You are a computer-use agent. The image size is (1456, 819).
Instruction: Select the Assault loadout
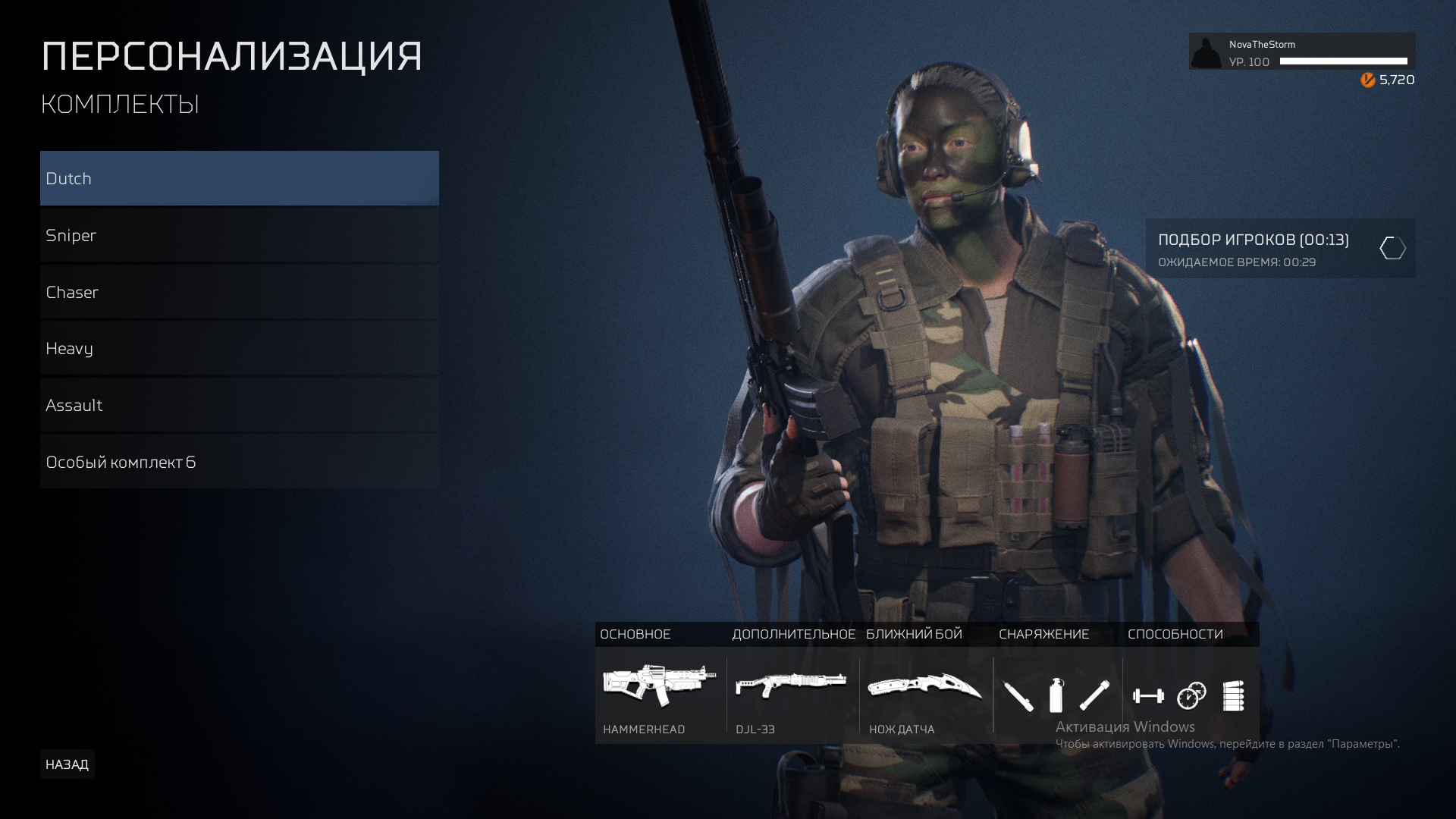click(x=239, y=405)
